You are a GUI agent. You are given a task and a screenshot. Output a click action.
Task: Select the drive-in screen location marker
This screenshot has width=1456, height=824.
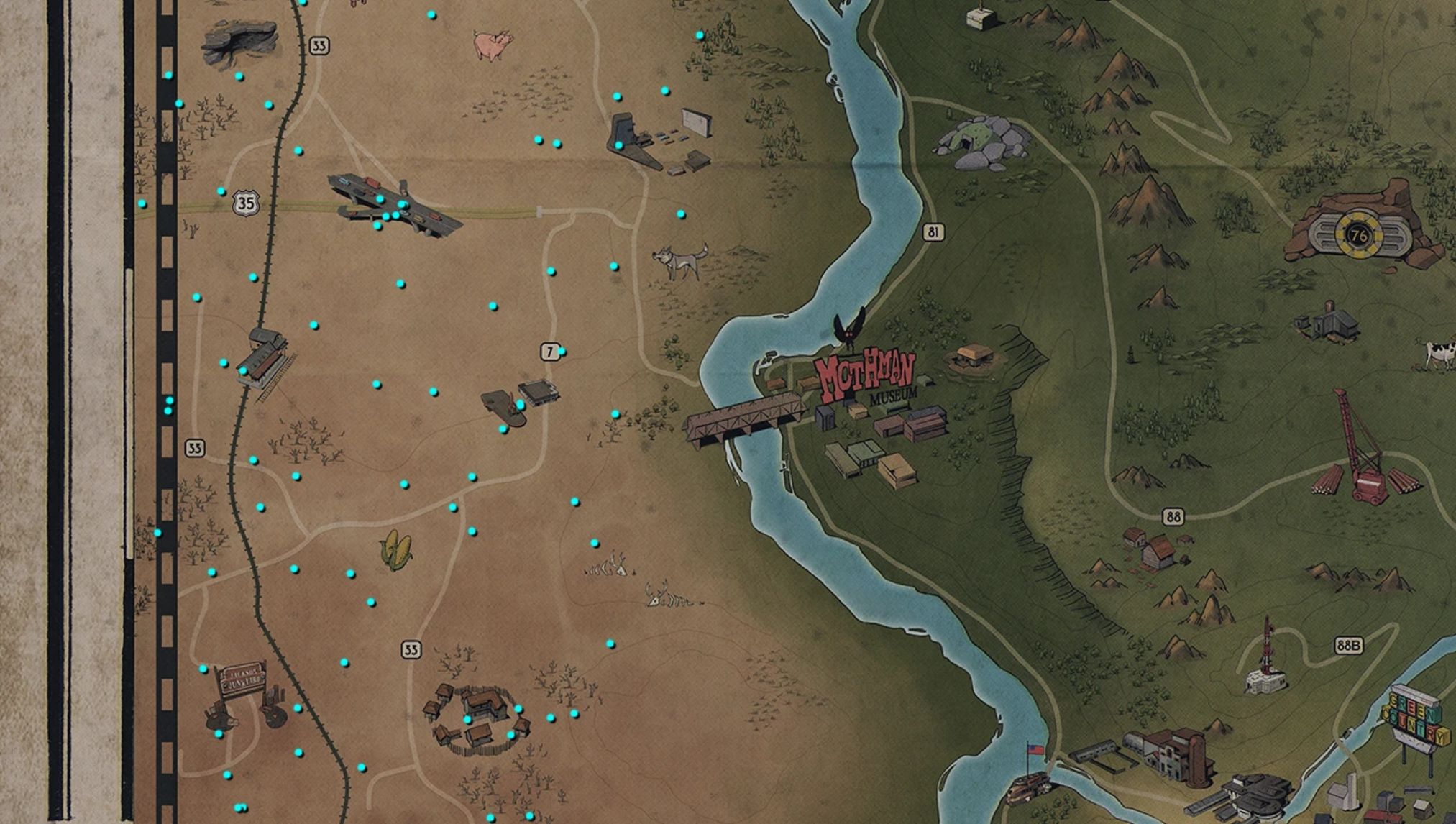pyautogui.click(x=696, y=122)
